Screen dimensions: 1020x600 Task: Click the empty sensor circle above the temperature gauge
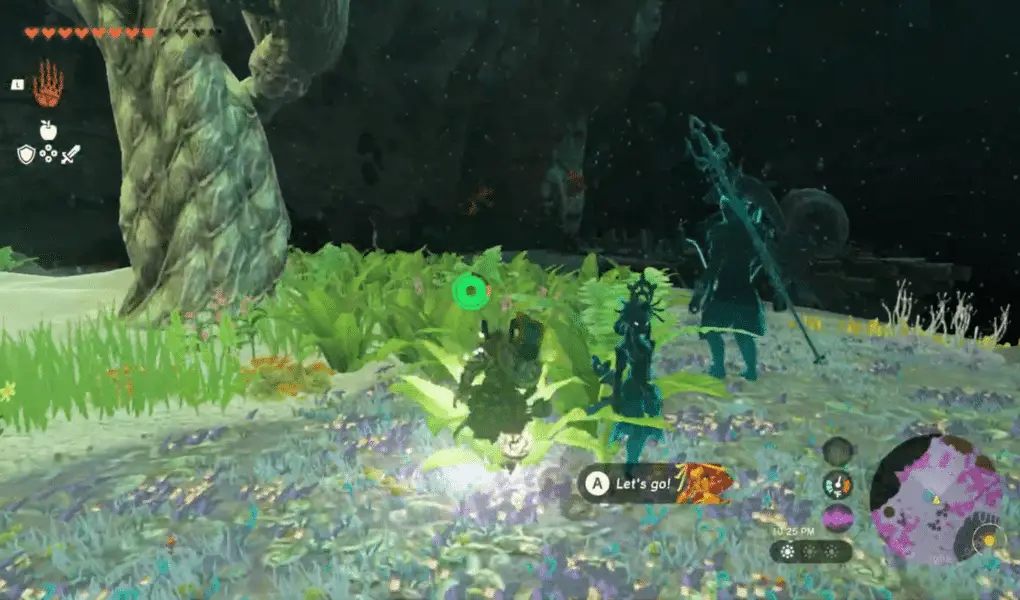tap(838, 451)
